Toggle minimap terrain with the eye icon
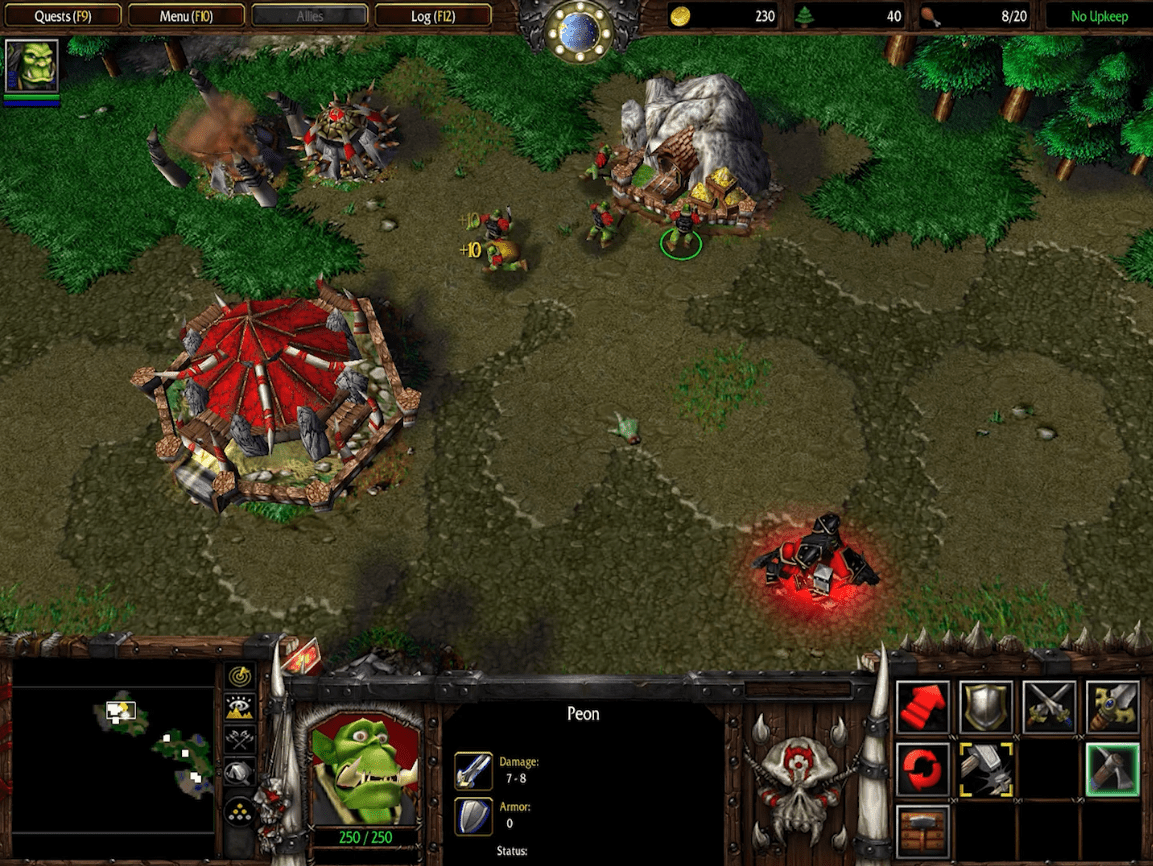The image size is (1153, 866). point(240,708)
